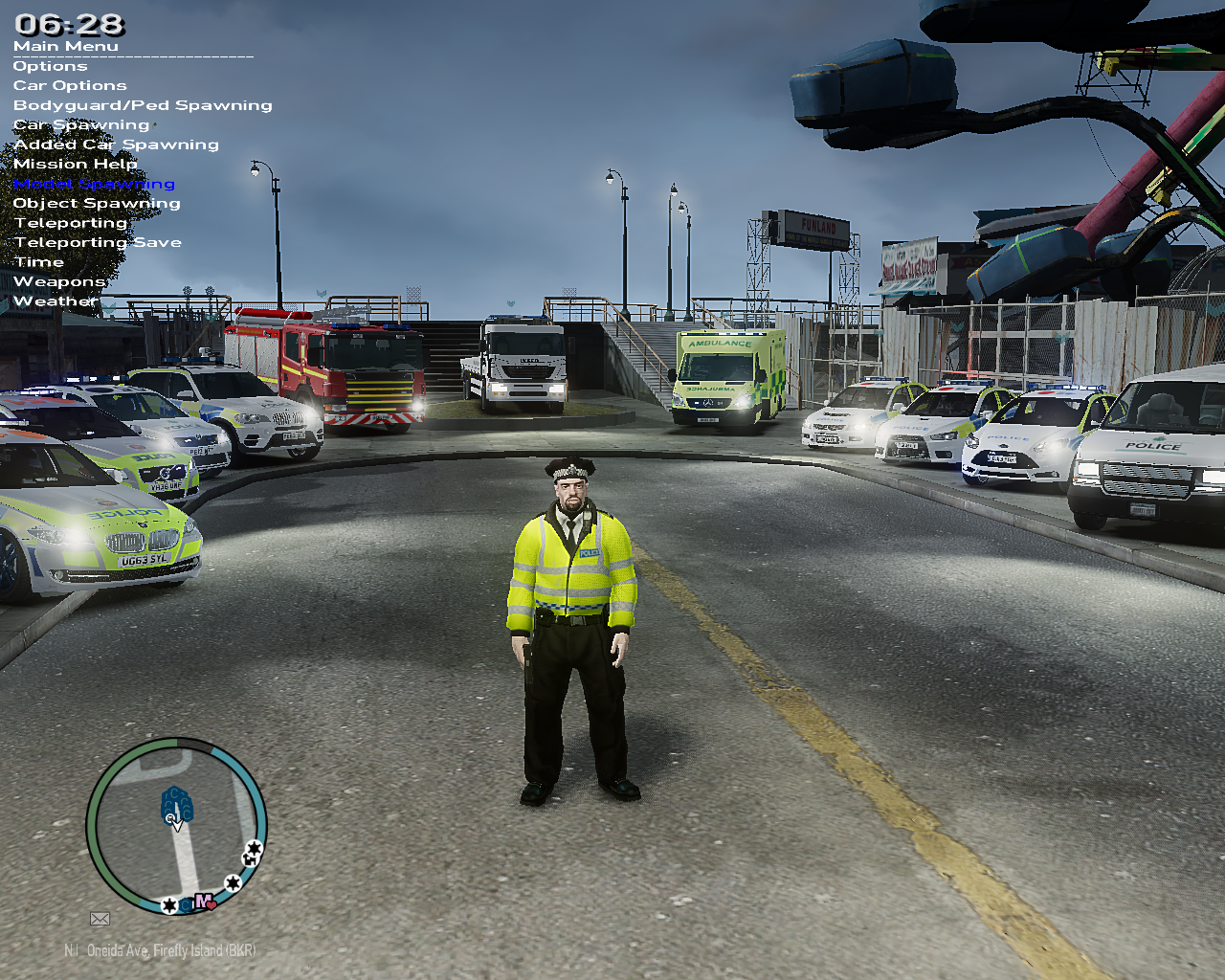
Task: Click the circular radar minimap
Action: 176,826
